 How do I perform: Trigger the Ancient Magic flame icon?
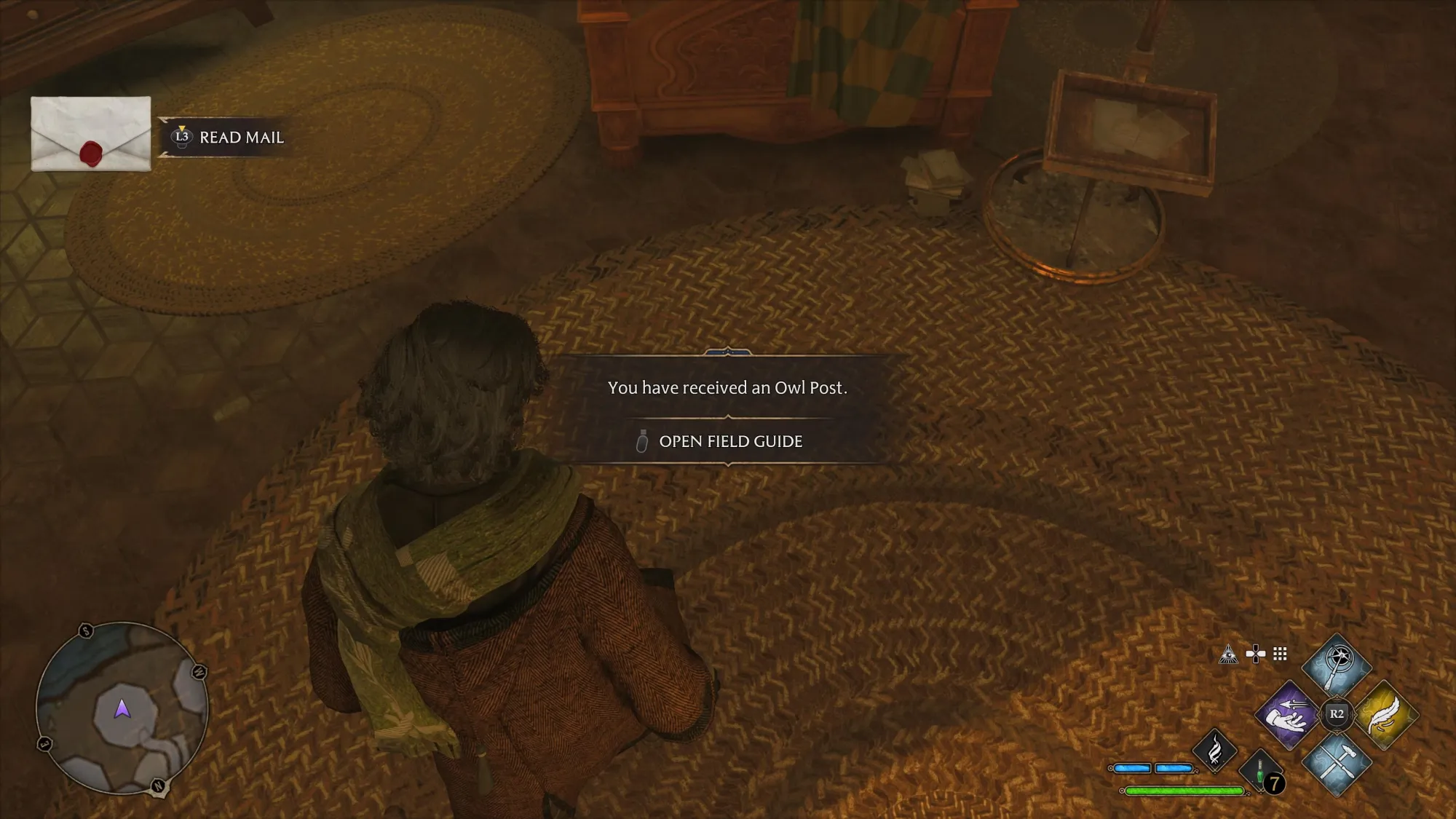pyautogui.click(x=1214, y=750)
